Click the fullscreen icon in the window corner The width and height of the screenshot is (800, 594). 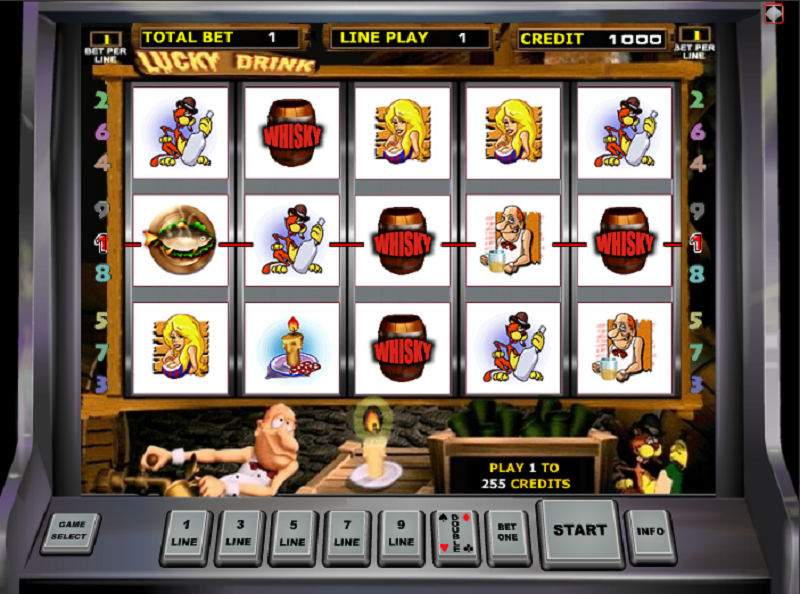point(773,13)
